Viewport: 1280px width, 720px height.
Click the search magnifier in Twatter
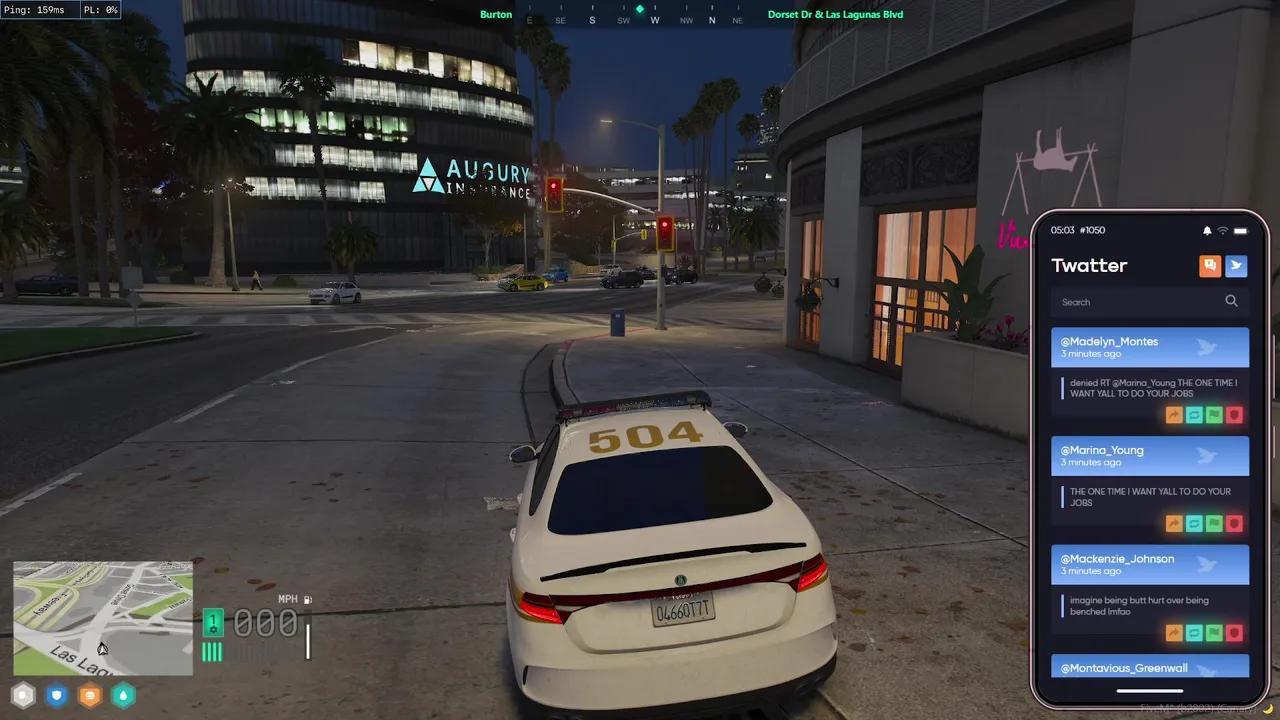click(x=1231, y=301)
